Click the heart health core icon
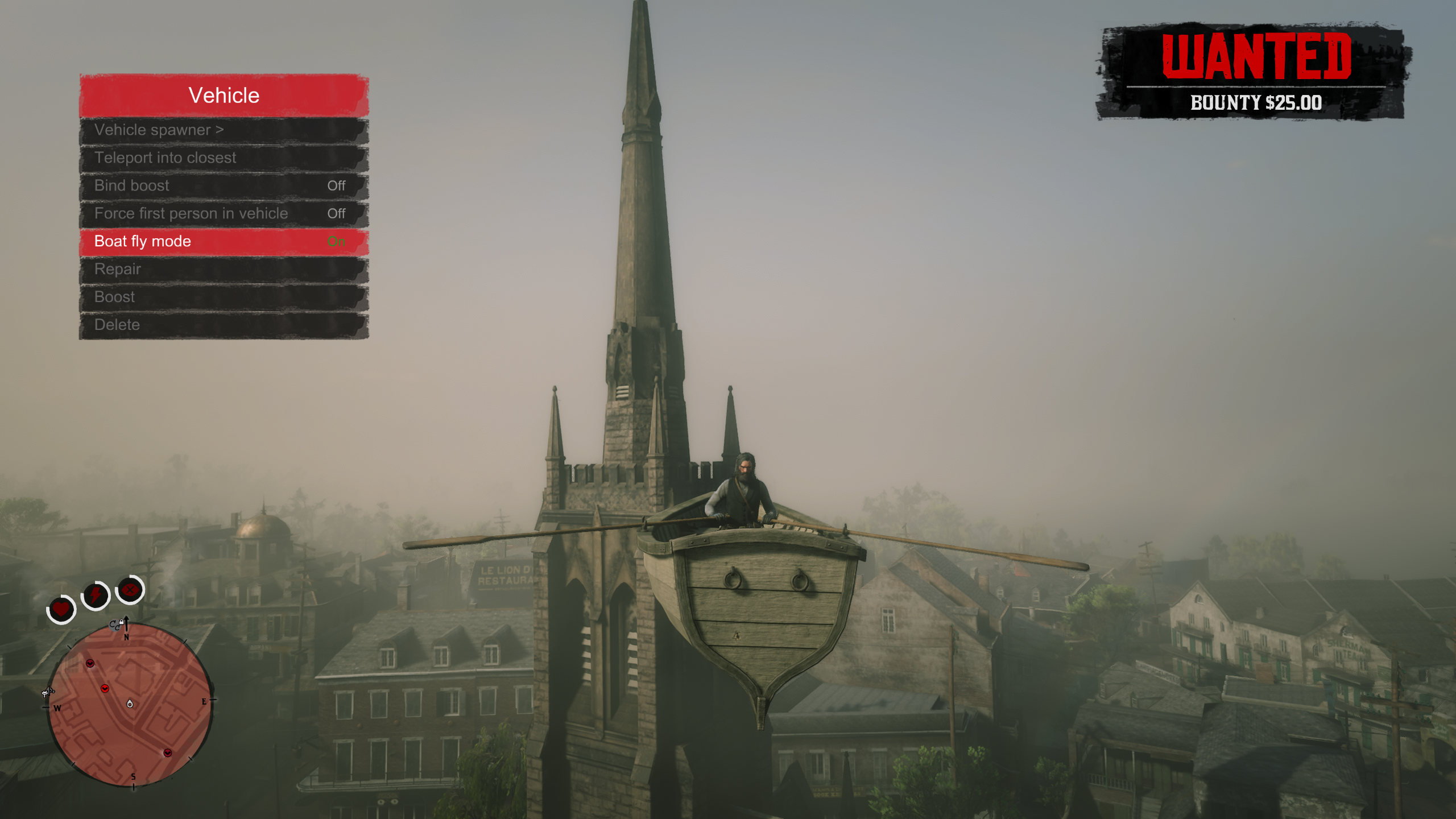 61,609
